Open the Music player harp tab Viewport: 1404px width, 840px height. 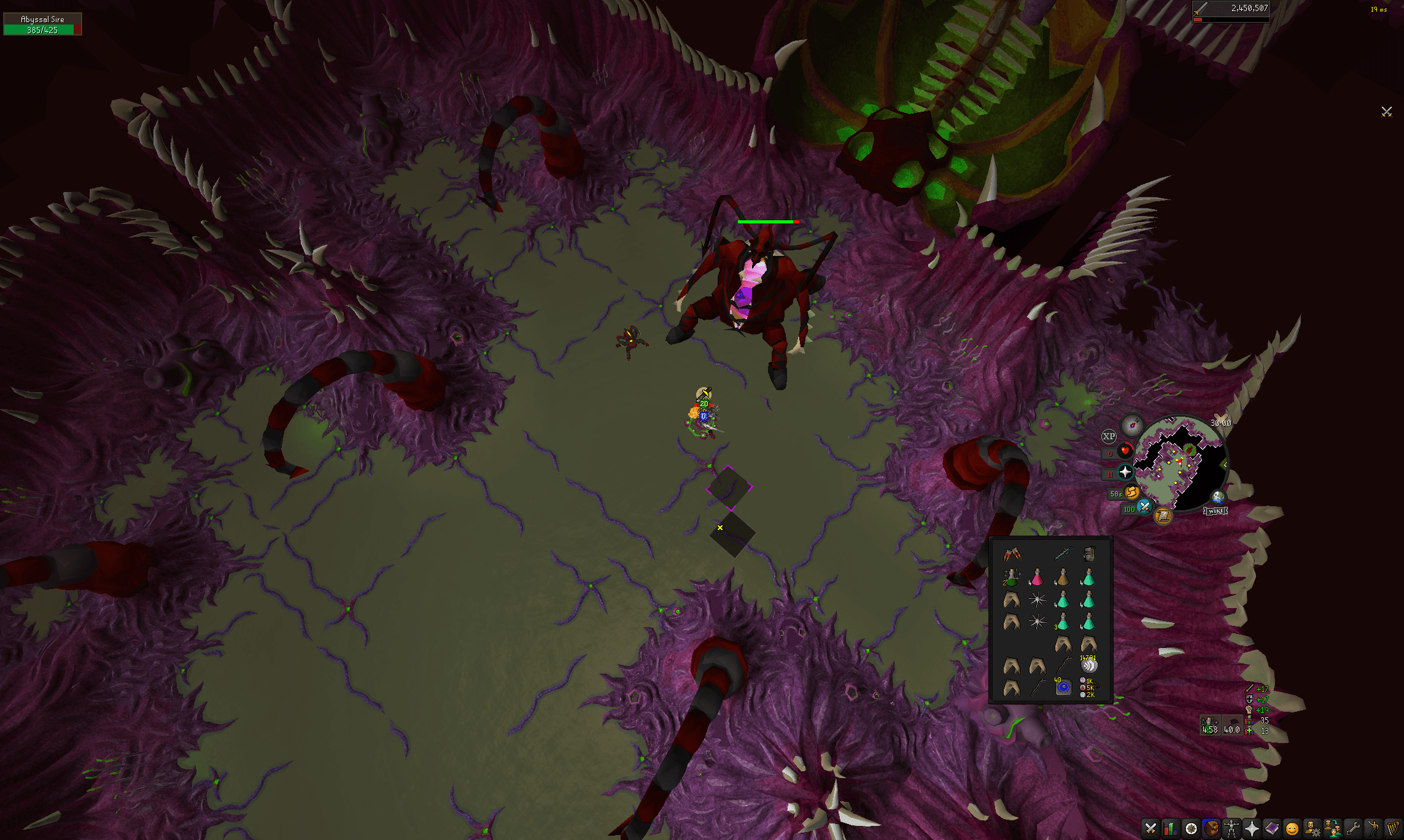[x=1393, y=829]
